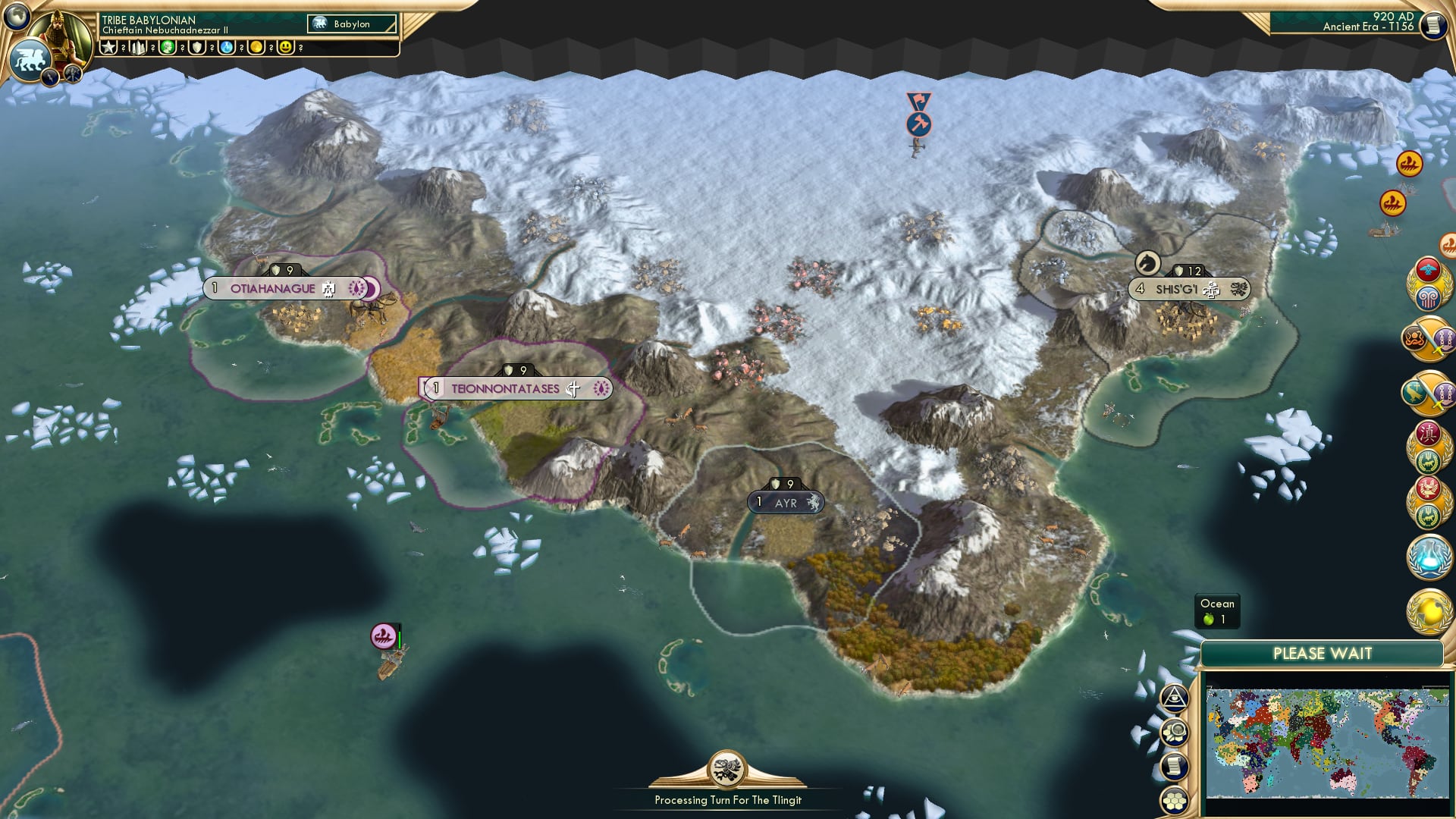
Task: Toggle resource icons display beside the minimap
Action: pos(1174,730)
